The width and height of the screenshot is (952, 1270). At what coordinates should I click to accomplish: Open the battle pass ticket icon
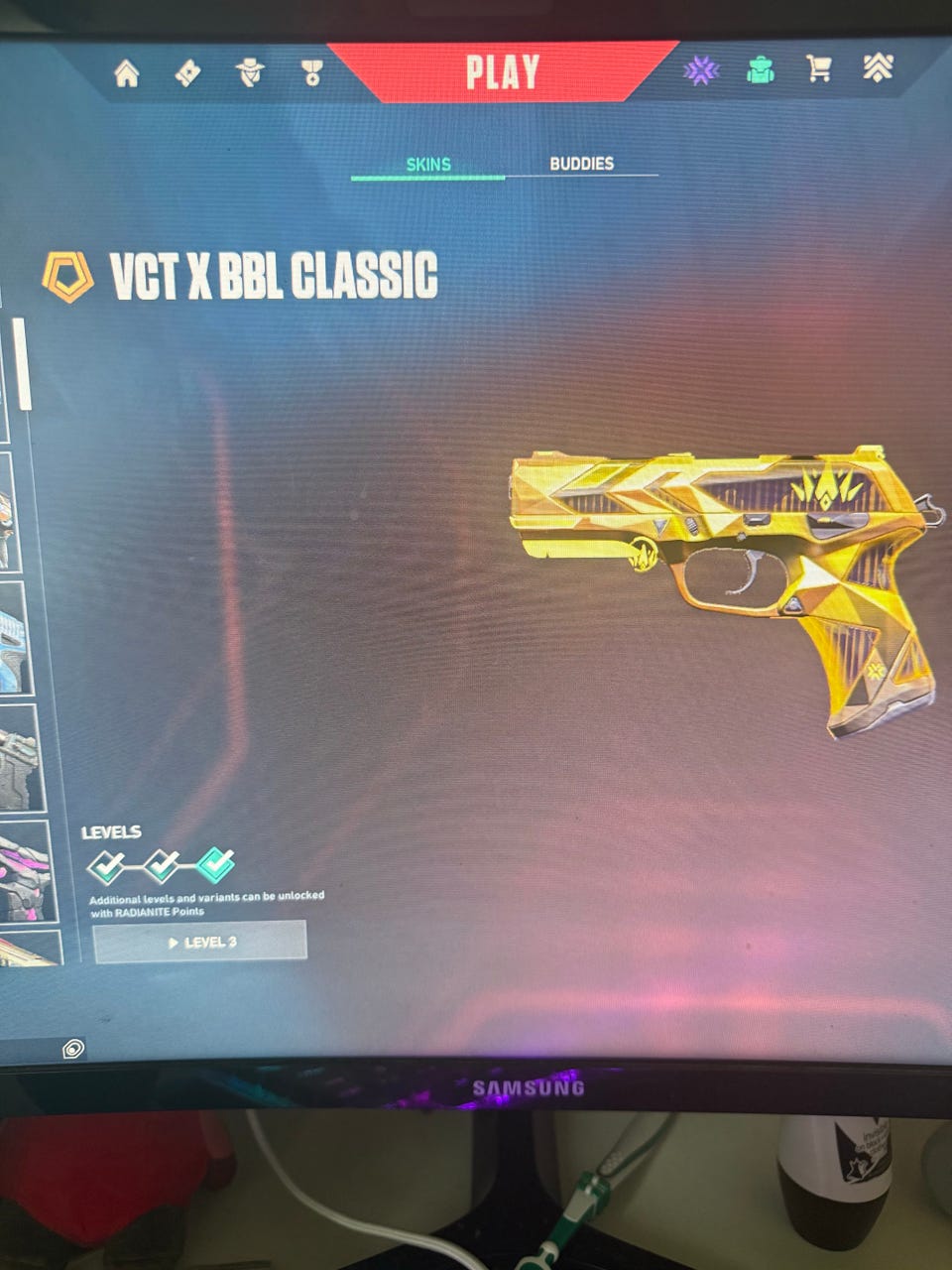click(187, 72)
